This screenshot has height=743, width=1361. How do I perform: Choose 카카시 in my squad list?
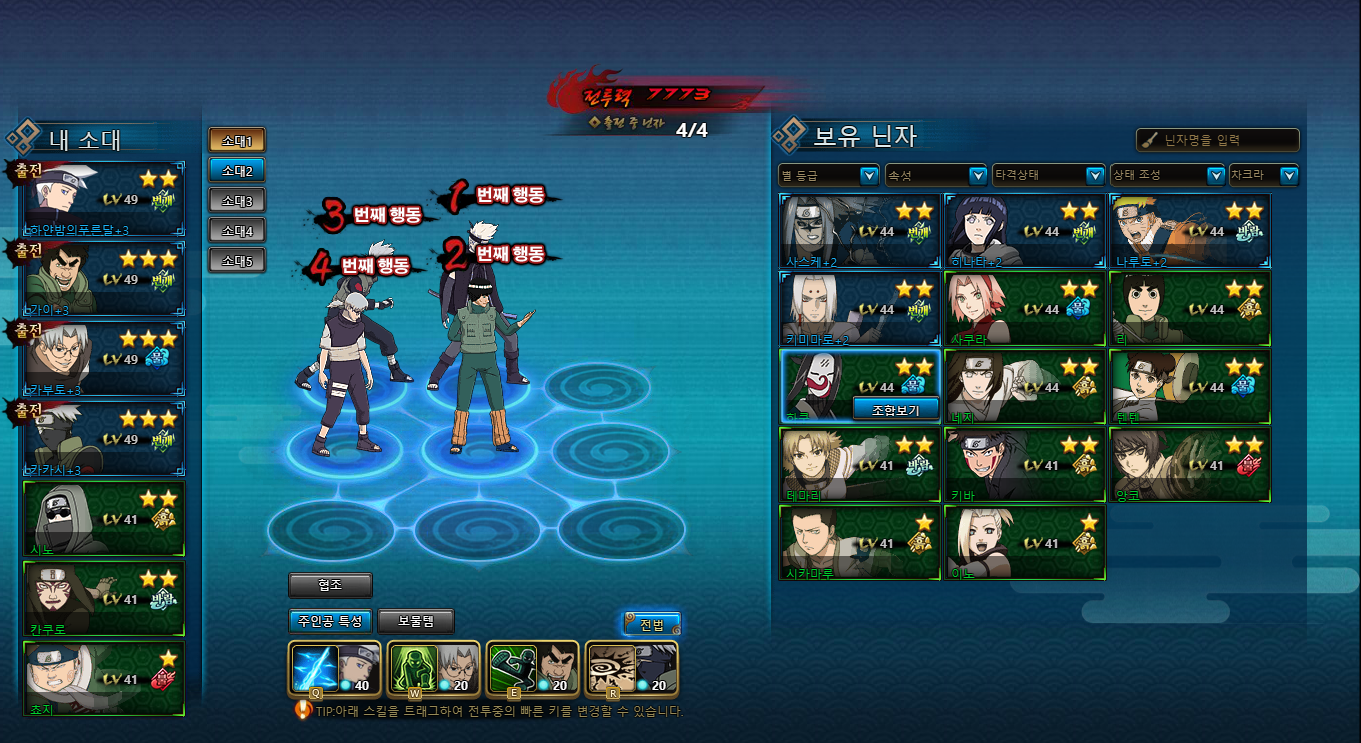tap(104, 439)
